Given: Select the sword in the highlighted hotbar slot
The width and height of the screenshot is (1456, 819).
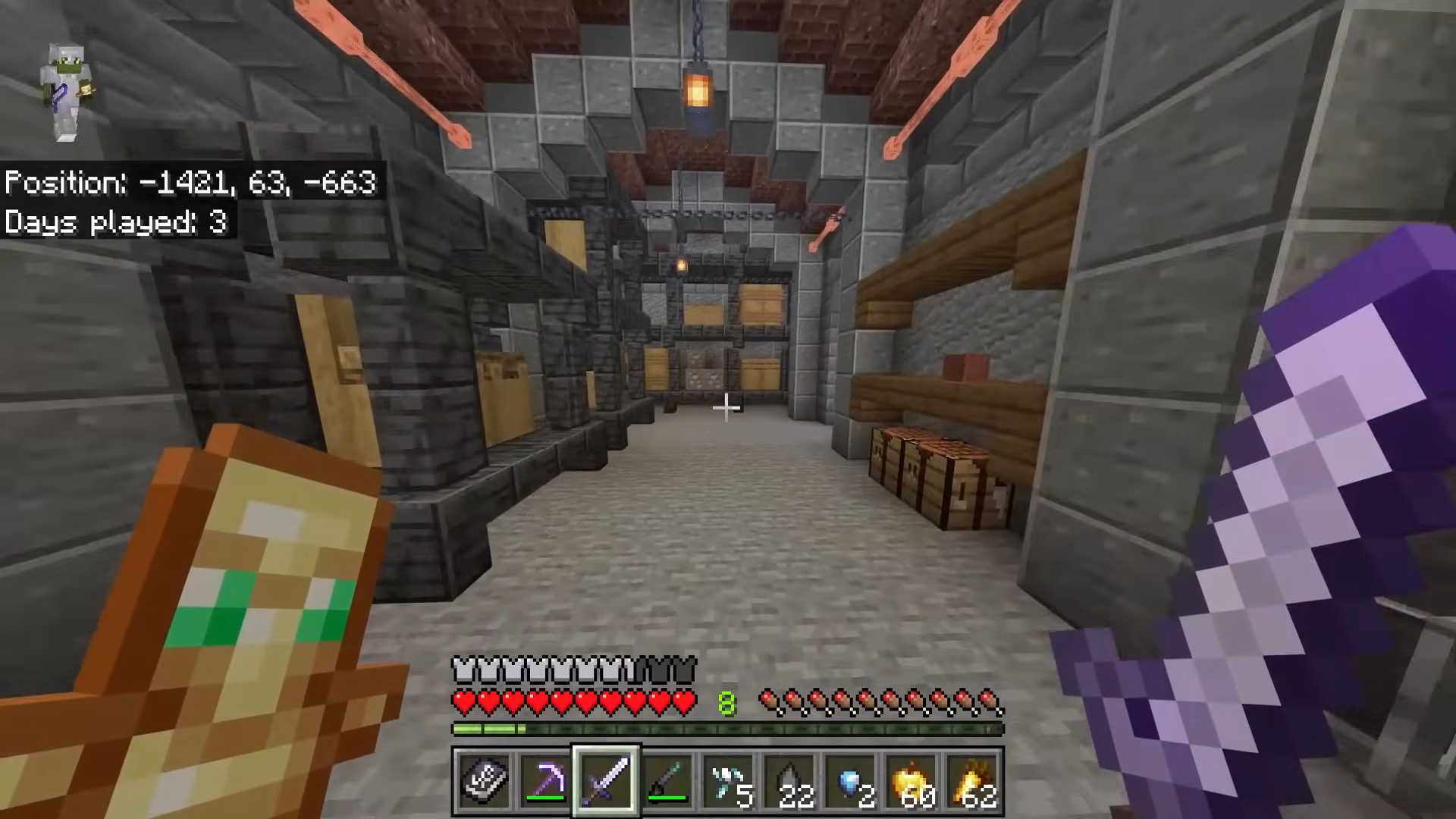Looking at the screenshot, I should (x=606, y=780).
